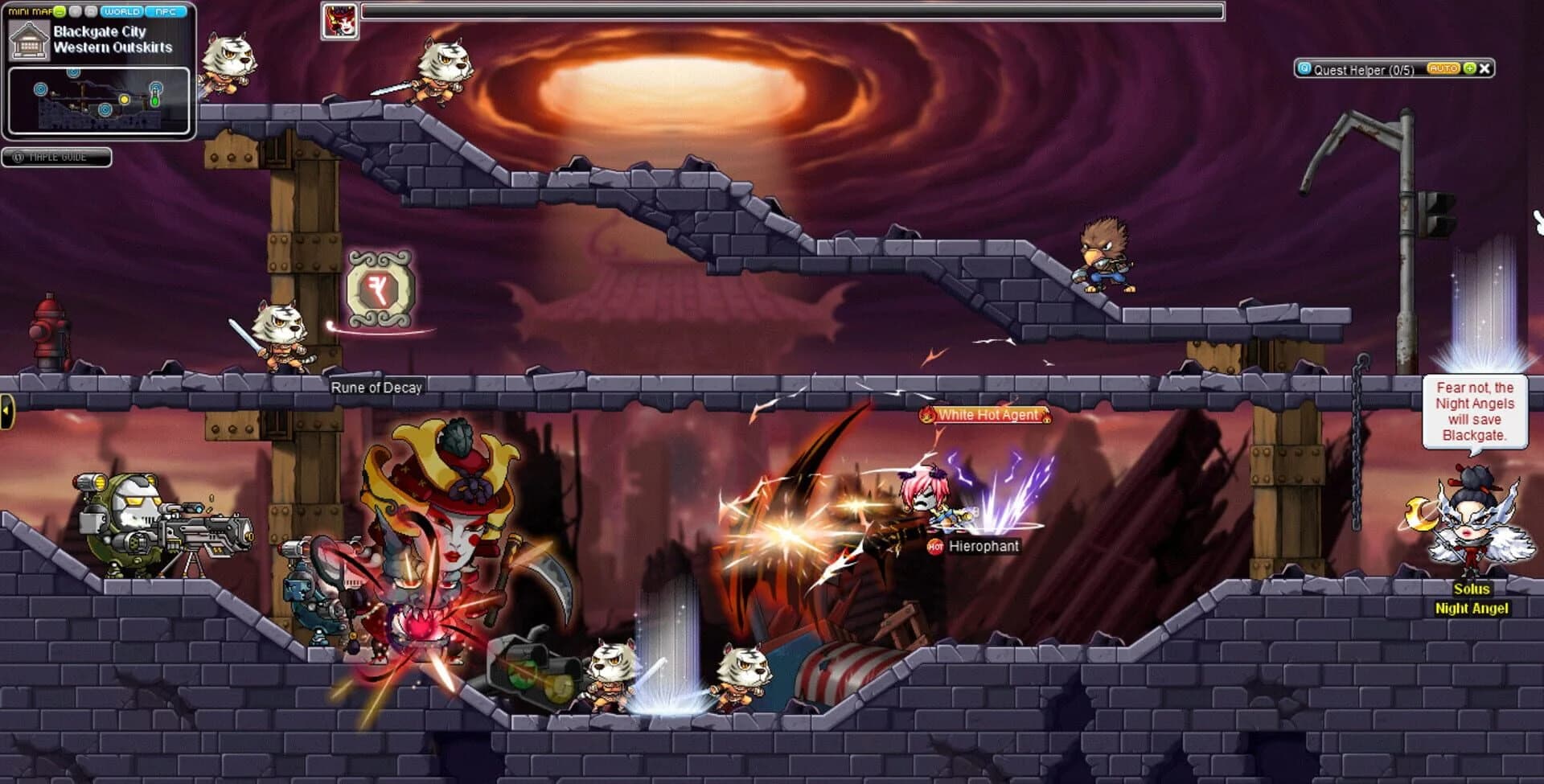Expand the Quest Helper with the plus button
Image resolution: width=1544 pixels, height=784 pixels.
tap(1468, 69)
